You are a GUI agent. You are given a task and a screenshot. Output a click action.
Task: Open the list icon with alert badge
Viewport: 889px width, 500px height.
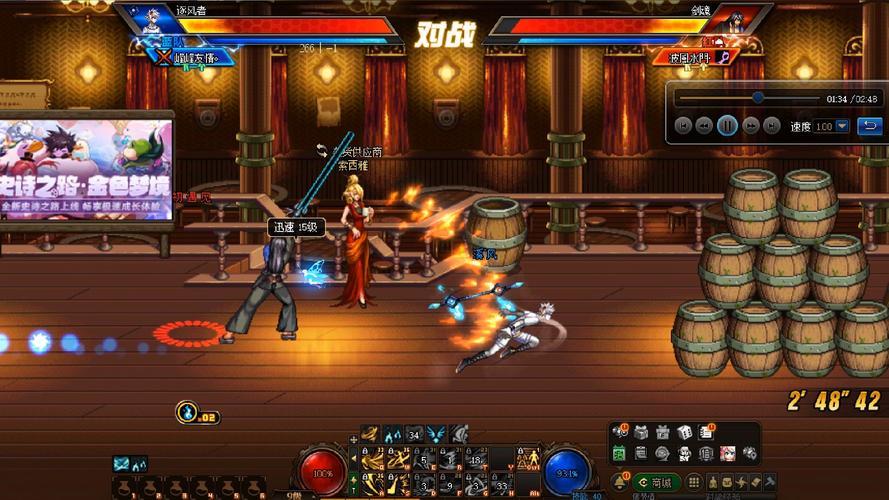point(707,433)
